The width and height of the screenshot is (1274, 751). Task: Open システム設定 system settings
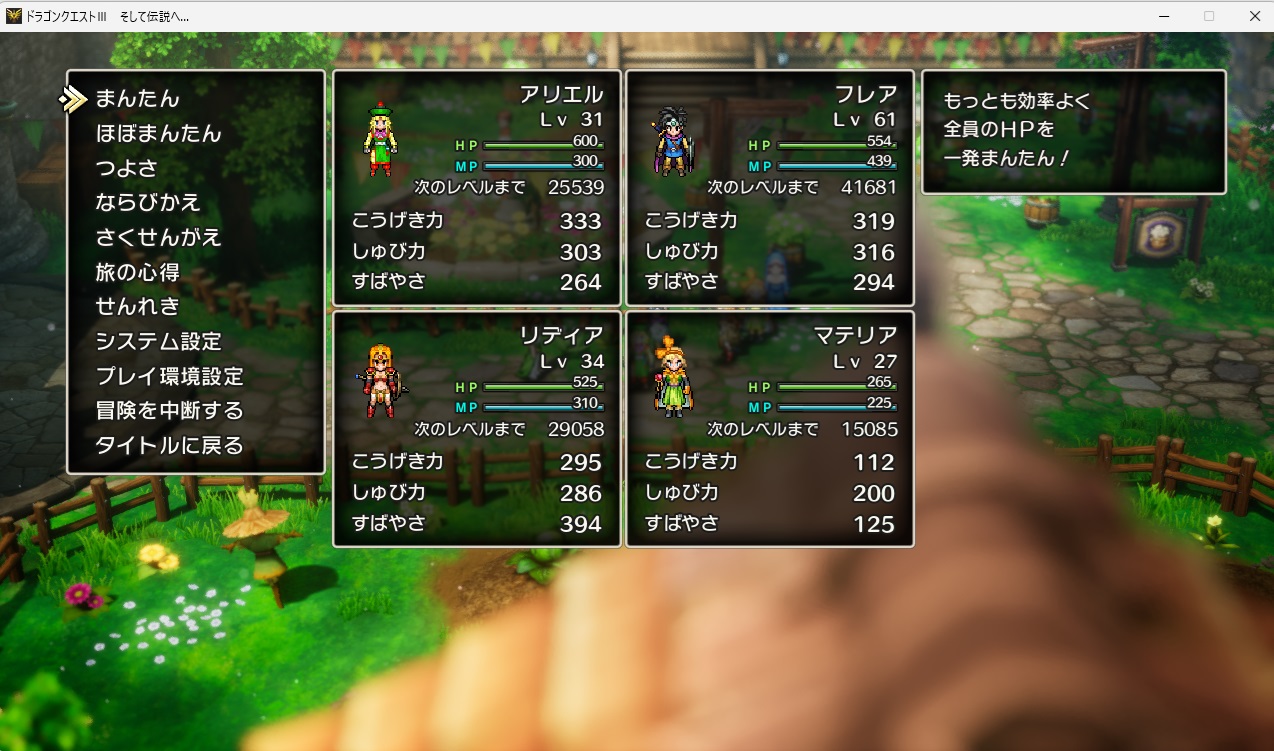tap(158, 342)
